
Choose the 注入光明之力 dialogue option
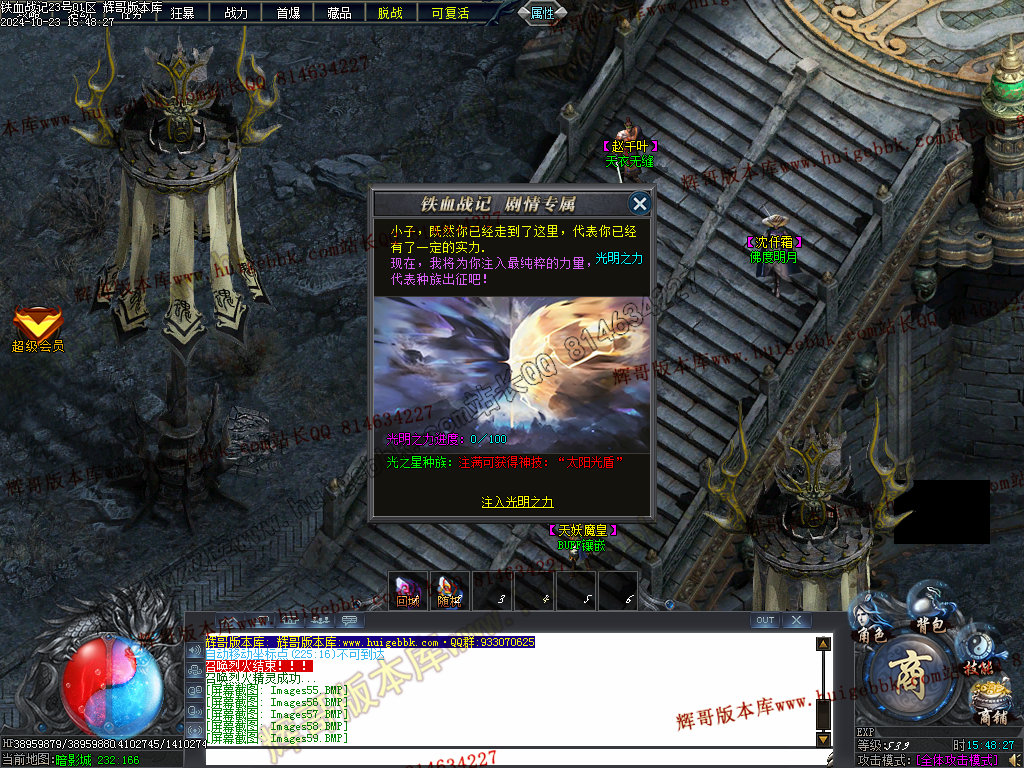tap(517, 502)
